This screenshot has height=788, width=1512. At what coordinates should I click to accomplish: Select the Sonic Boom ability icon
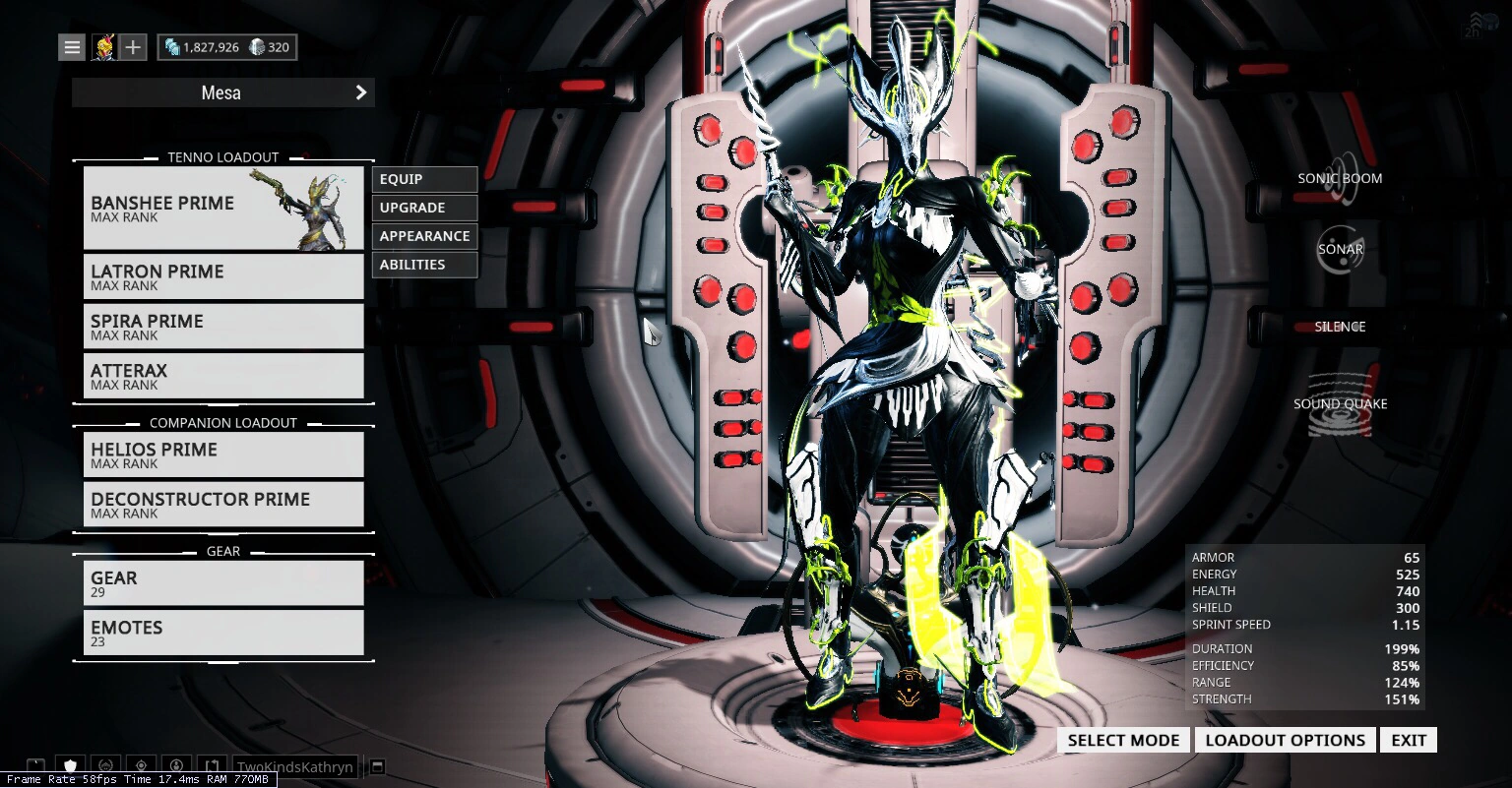pos(1340,179)
